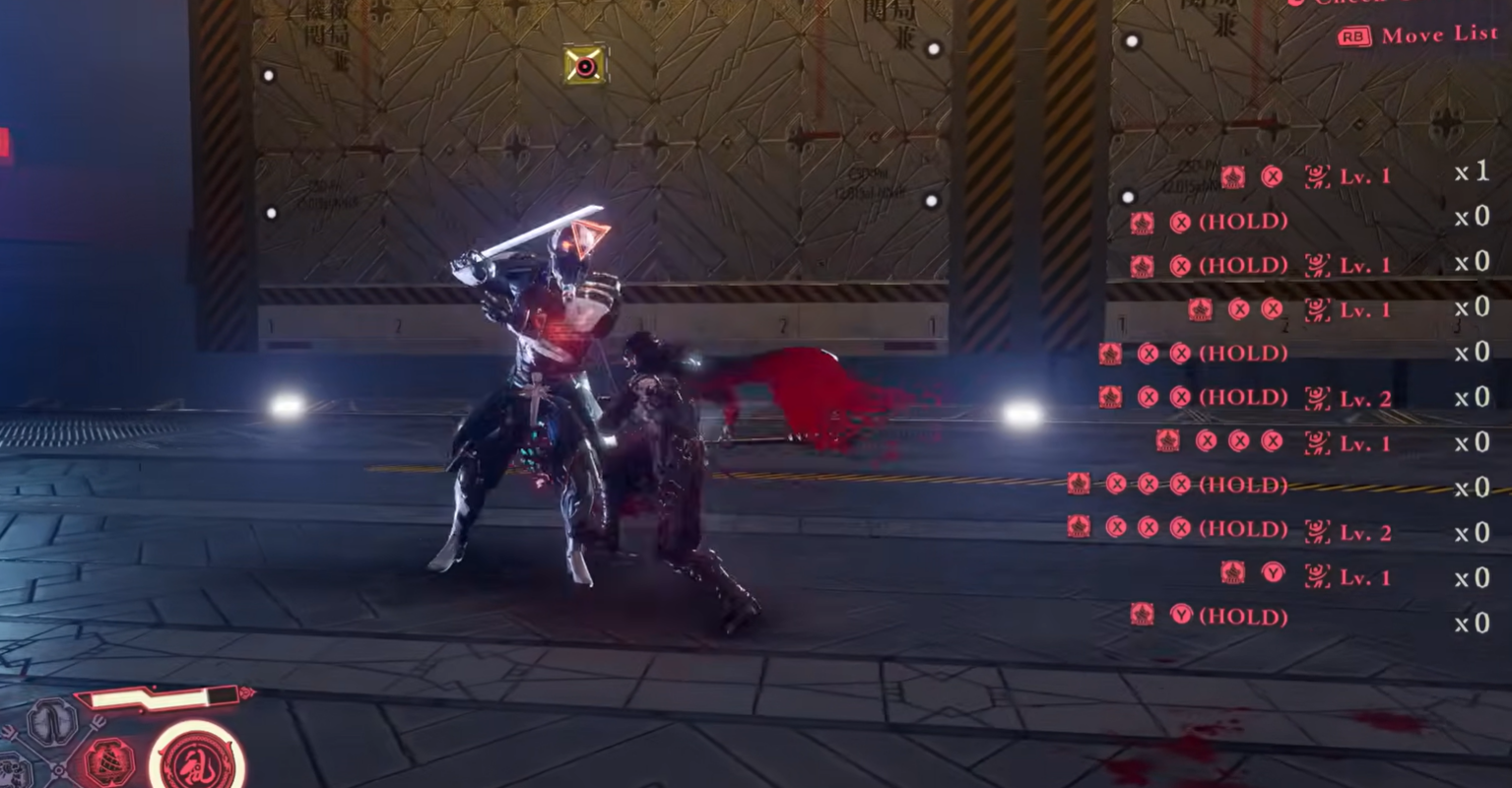
Task: Open the Move List label
Action: 1437,35
